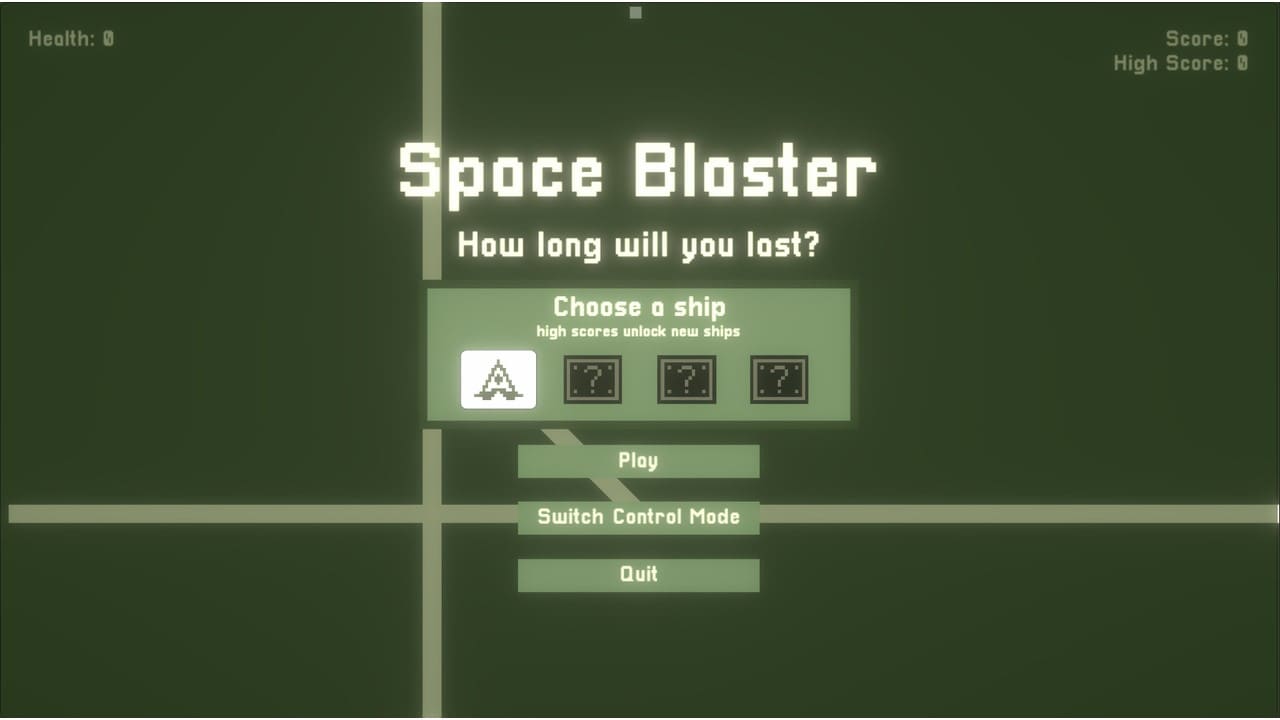Select the highlighted ship selection frame
Image resolution: width=1280 pixels, height=720 pixels.
(498, 379)
